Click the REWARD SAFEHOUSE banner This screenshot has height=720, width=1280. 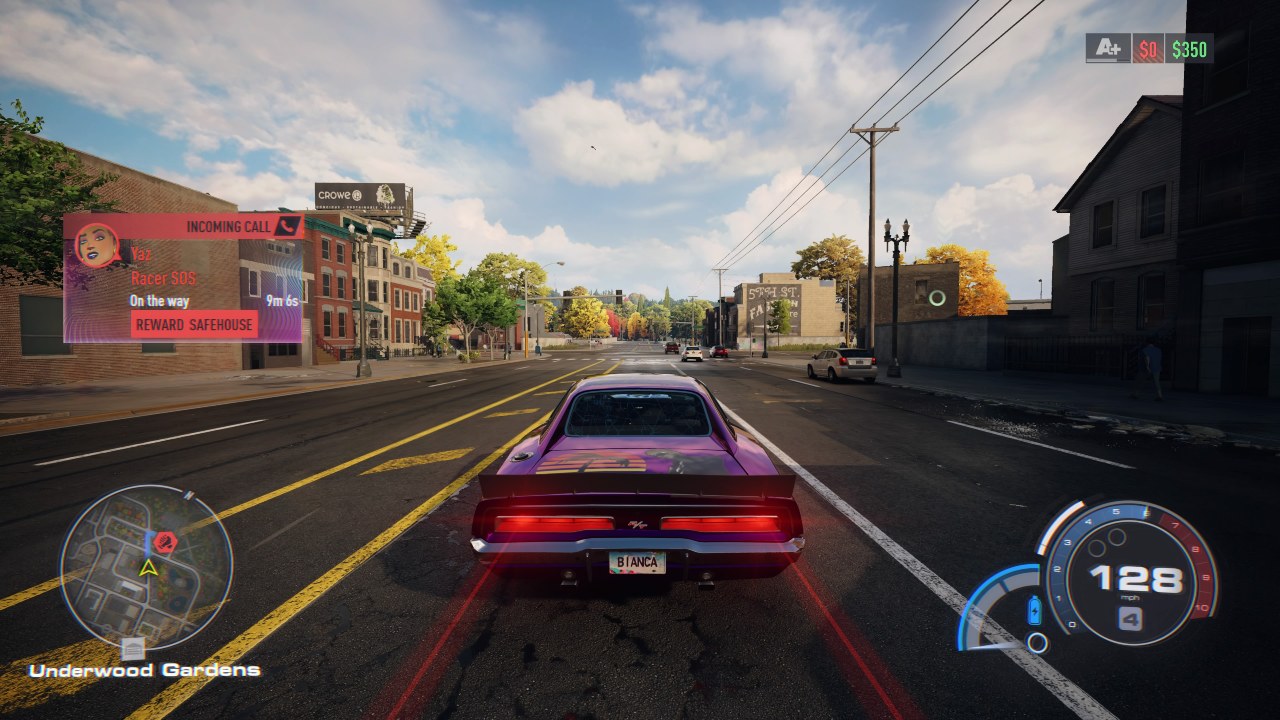coord(195,324)
